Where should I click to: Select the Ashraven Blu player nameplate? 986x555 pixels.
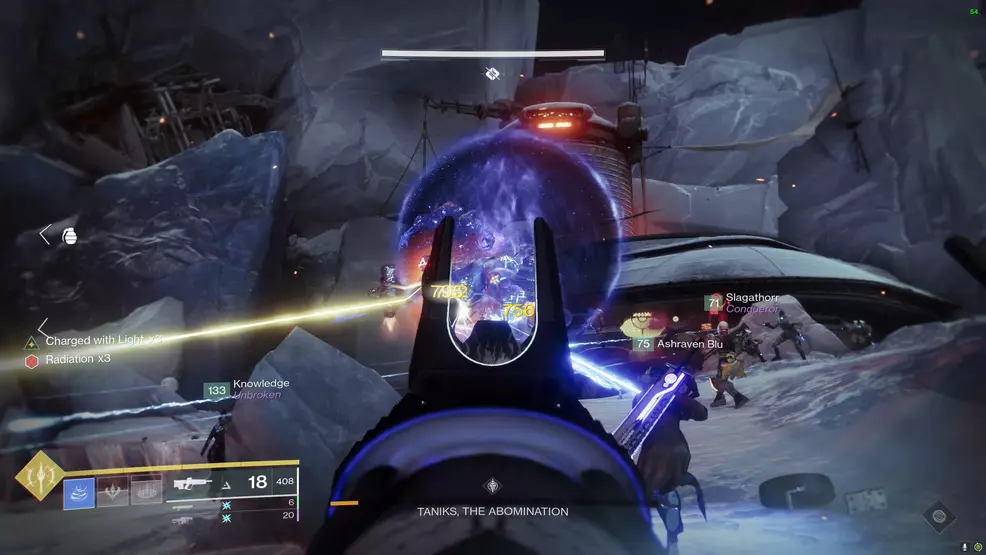click(x=689, y=343)
